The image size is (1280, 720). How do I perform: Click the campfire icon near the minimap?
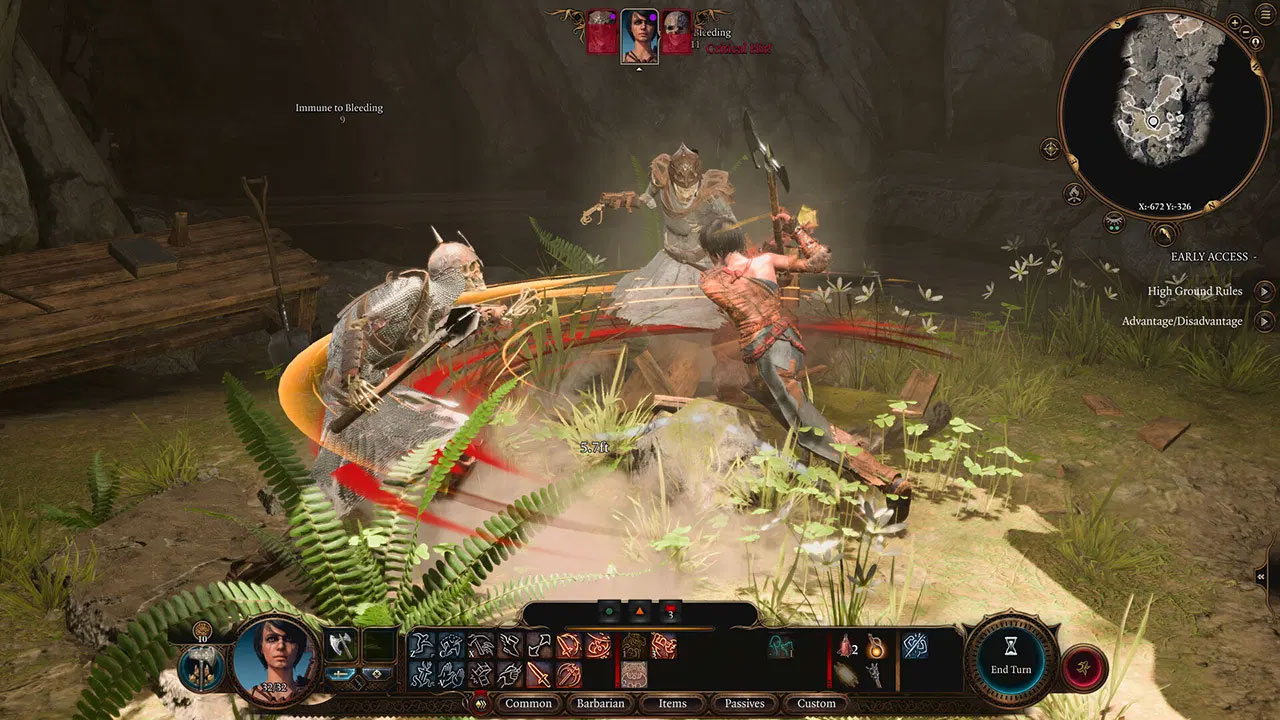[x=1073, y=192]
